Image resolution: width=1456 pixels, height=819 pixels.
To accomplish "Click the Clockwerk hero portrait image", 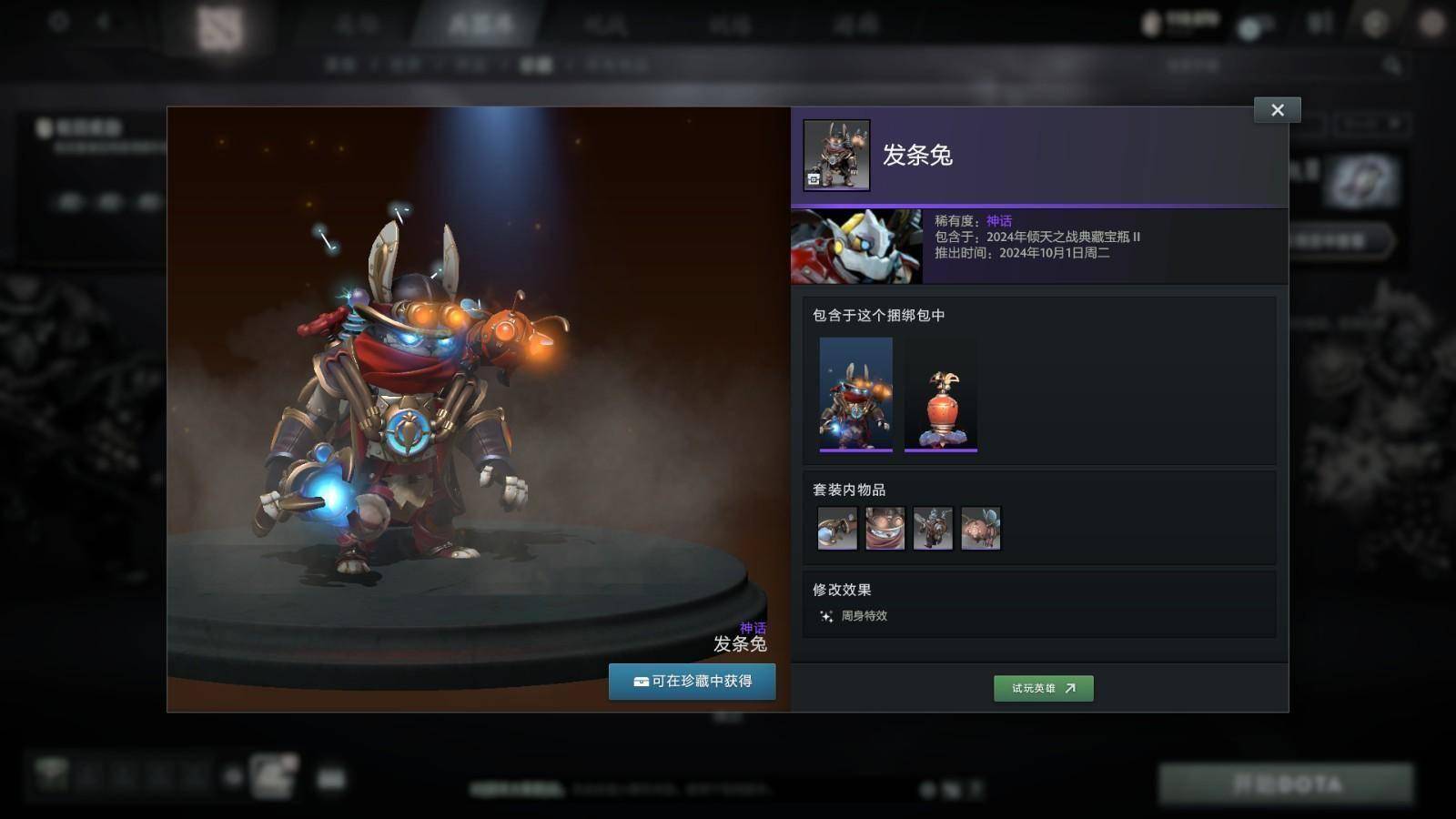I will click(x=855, y=247).
